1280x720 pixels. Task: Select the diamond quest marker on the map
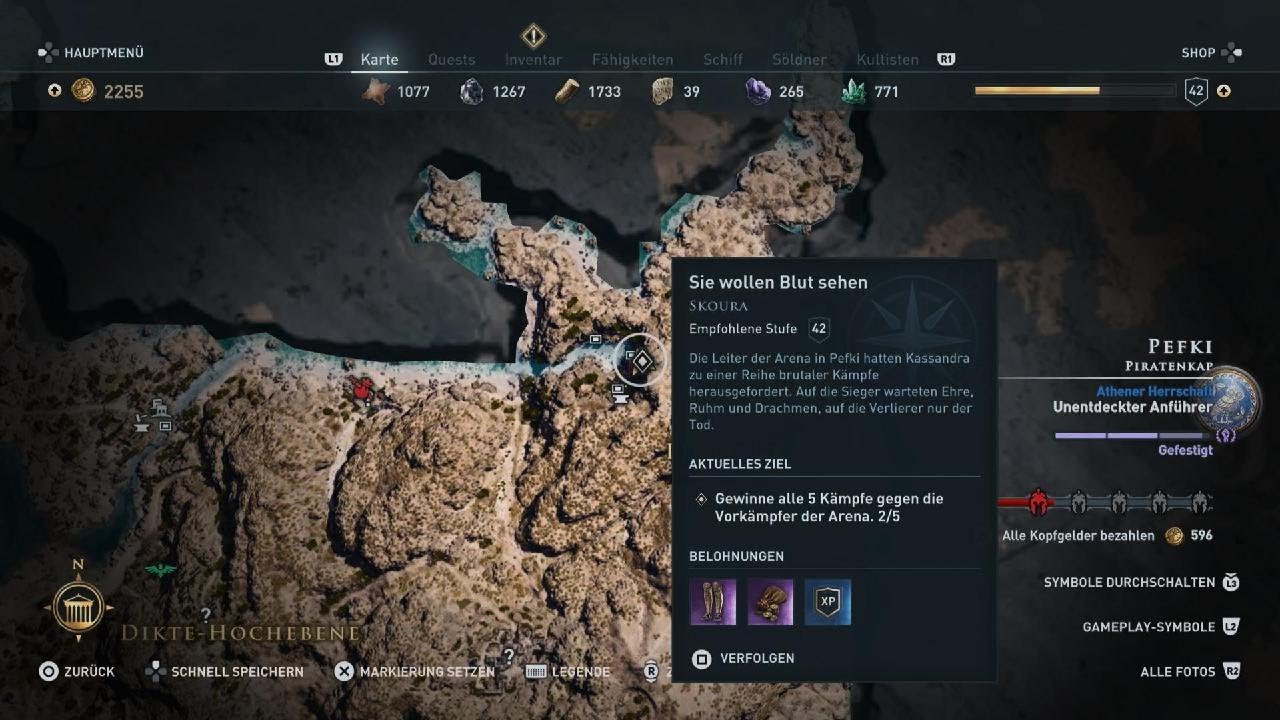(x=641, y=361)
